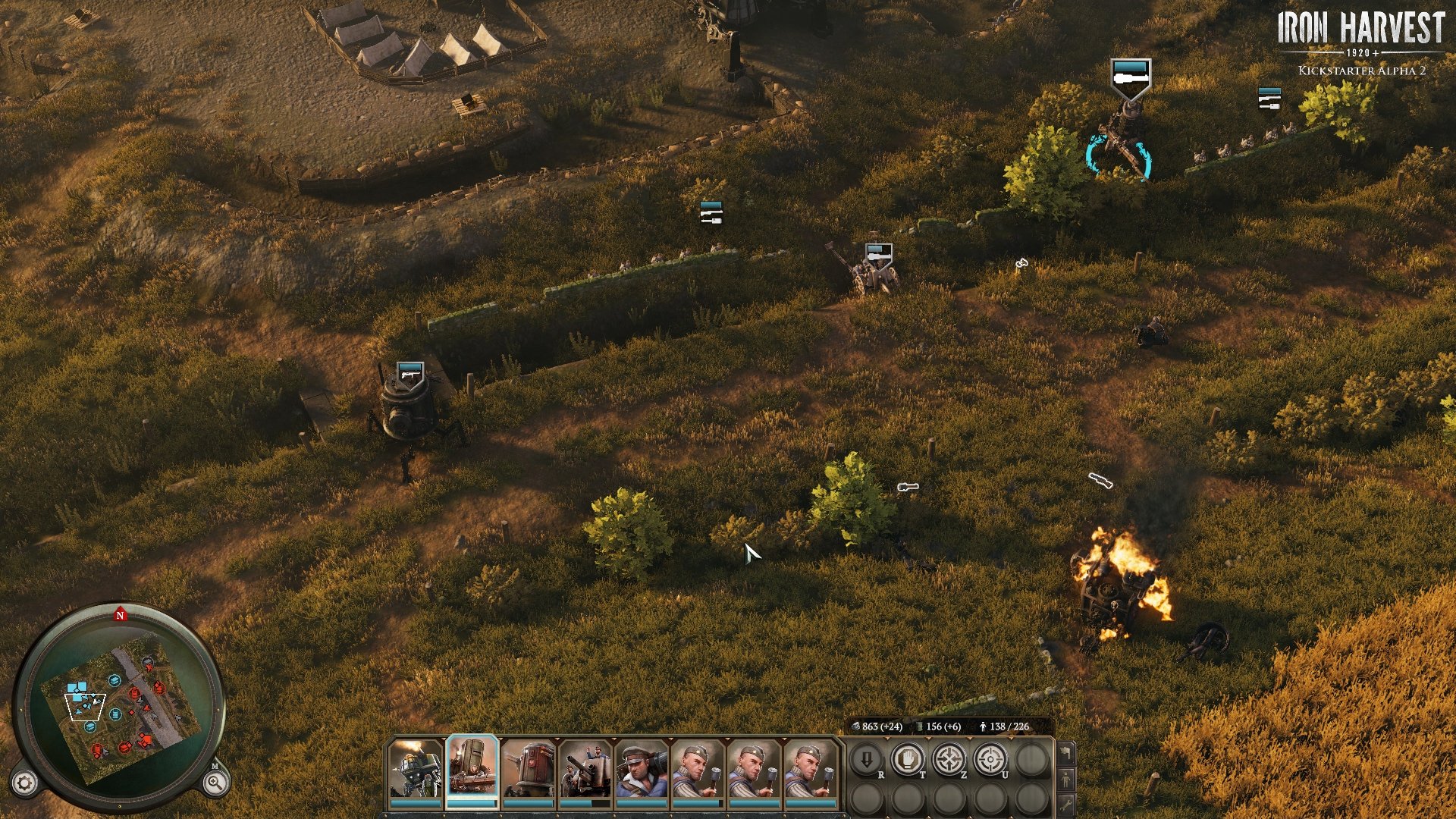Select the officer hero unit portrait
1456x819 pixels.
[640, 770]
